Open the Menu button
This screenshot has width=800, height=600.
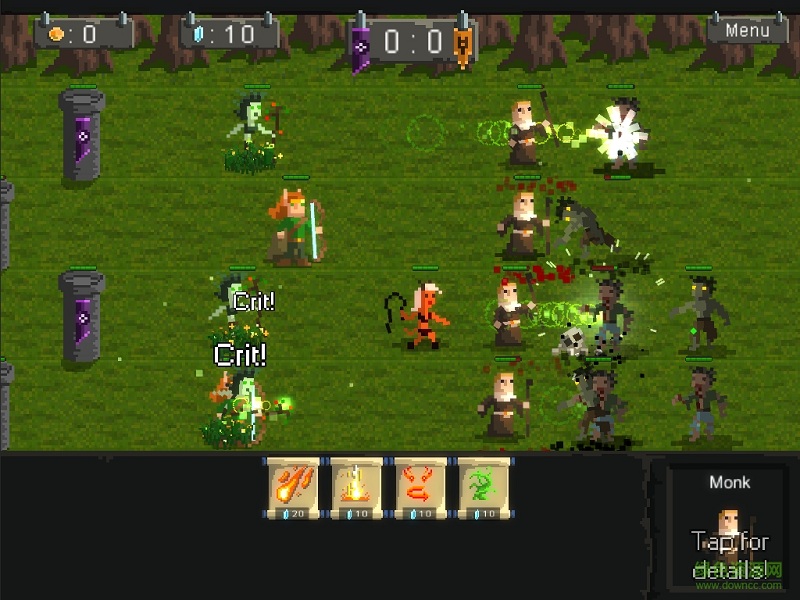click(x=747, y=30)
